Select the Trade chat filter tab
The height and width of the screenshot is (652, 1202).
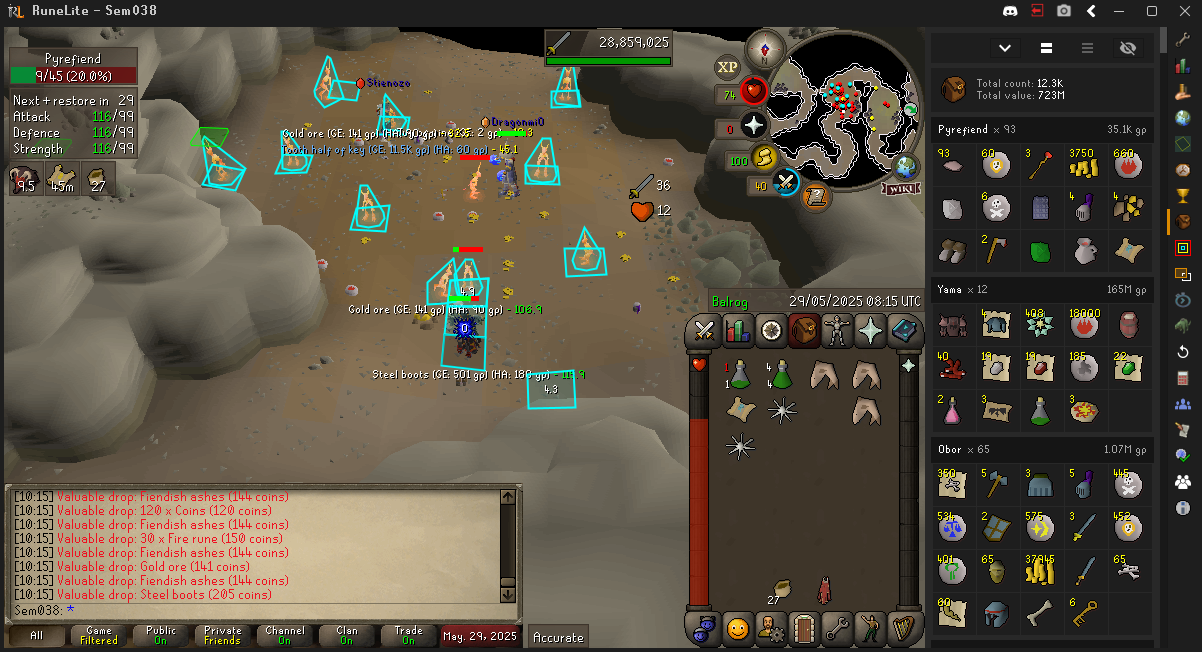tap(409, 635)
